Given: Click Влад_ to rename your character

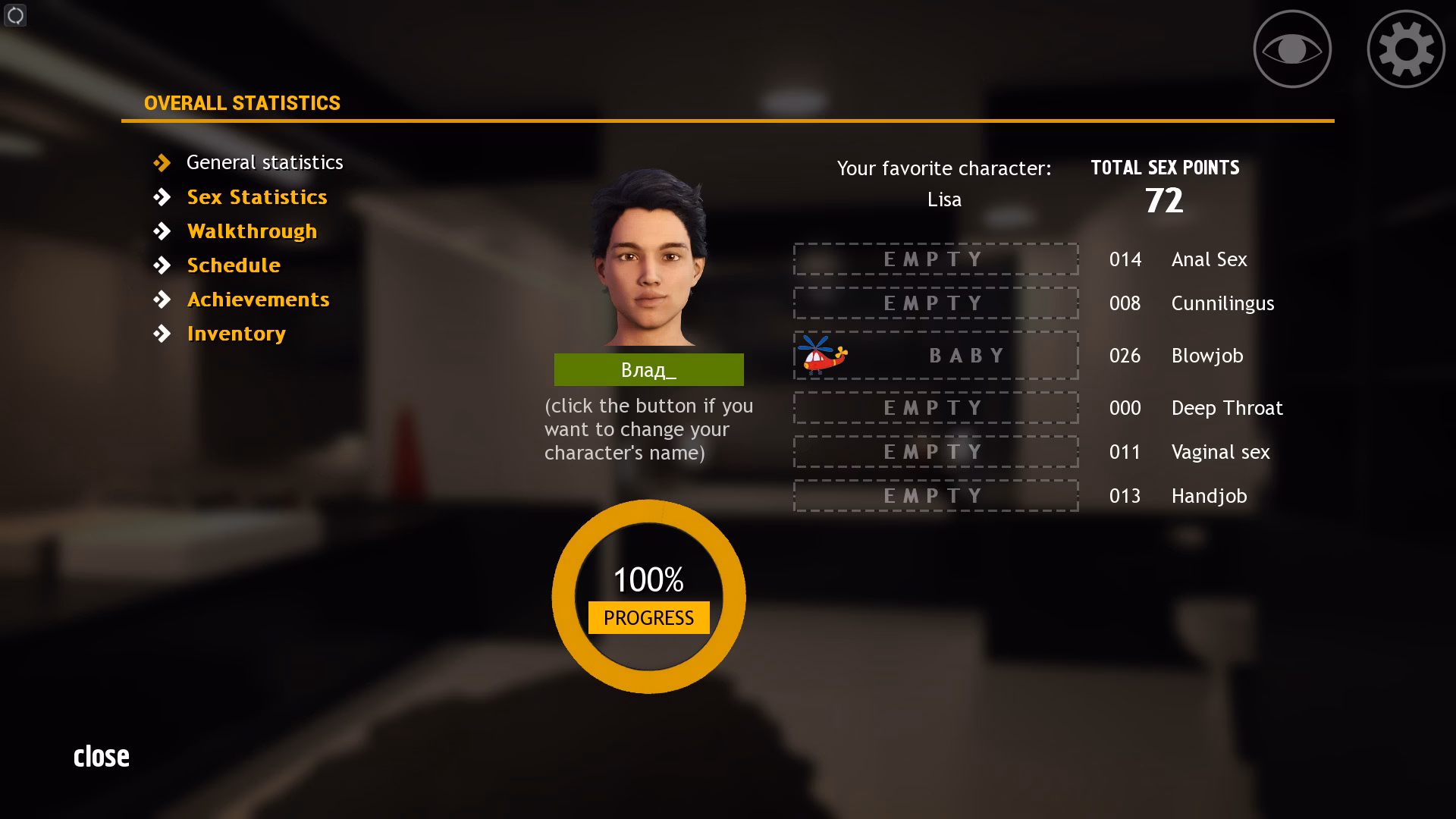Looking at the screenshot, I should 648,369.
